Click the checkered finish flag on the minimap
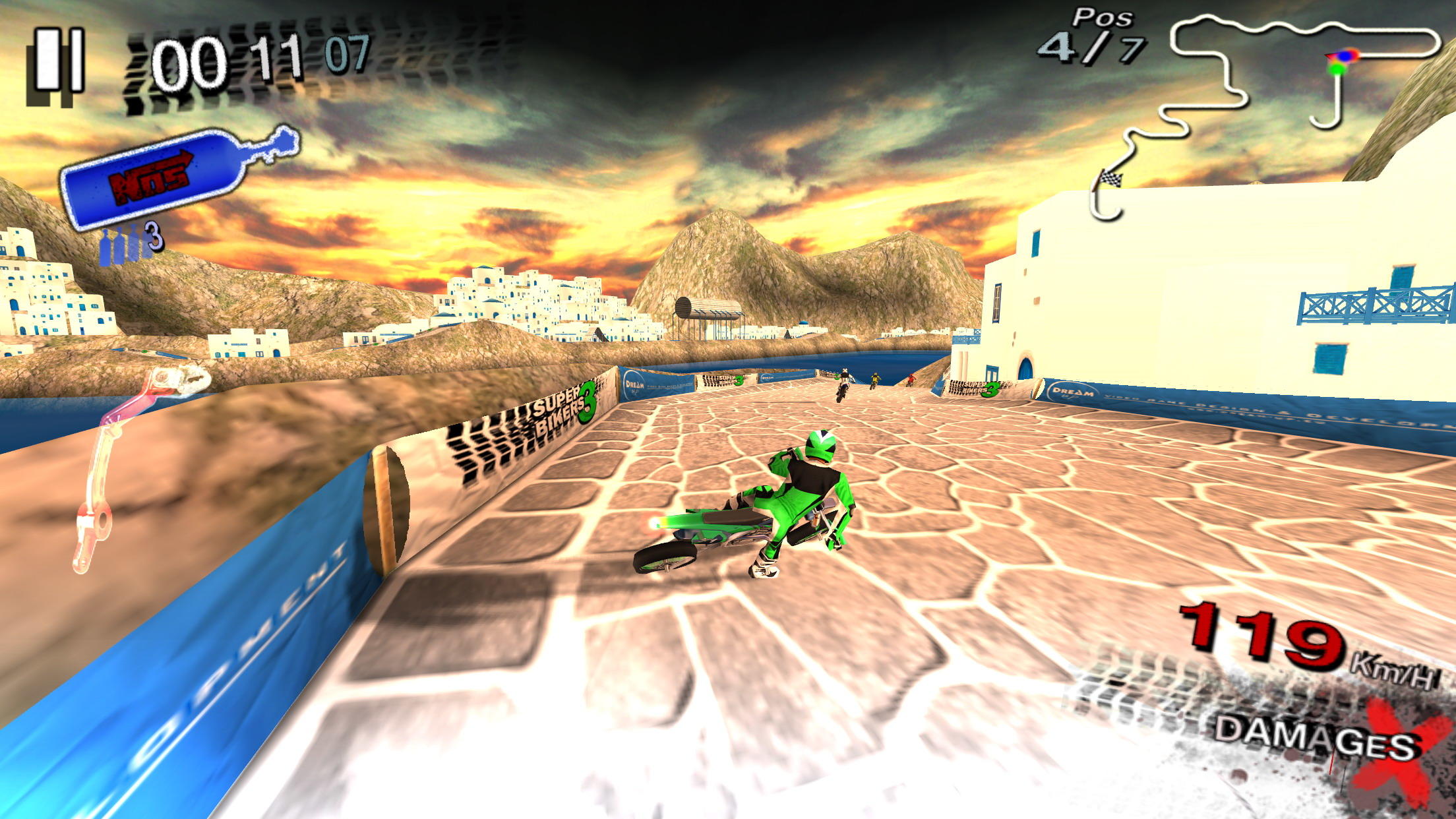Image resolution: width=1456 pixels, height=819 pixels. point(1113,179)
